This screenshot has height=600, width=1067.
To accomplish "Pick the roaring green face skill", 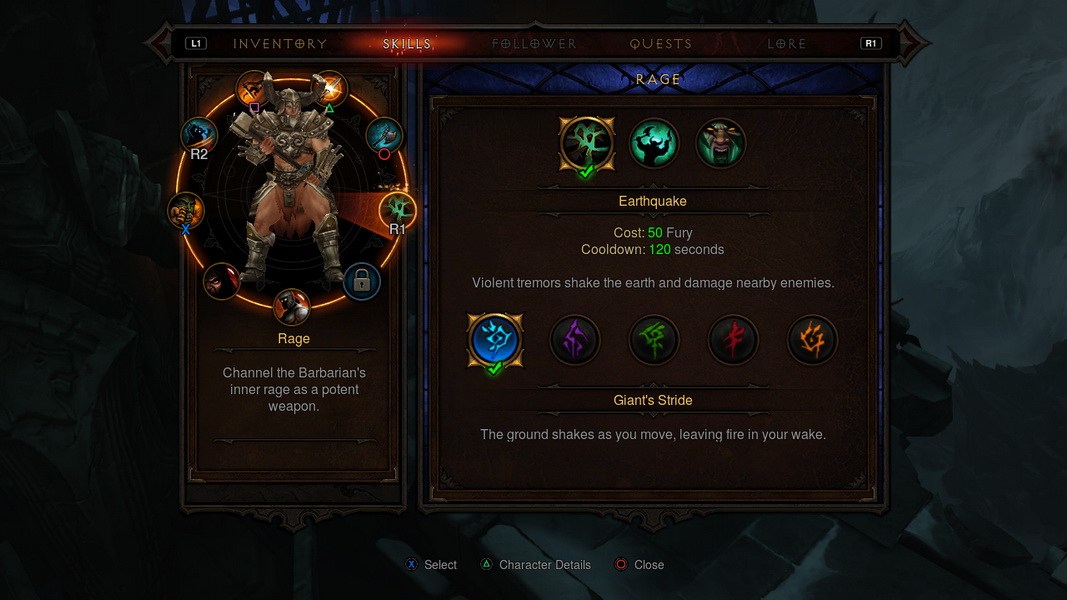I will [x=721, y=143].
